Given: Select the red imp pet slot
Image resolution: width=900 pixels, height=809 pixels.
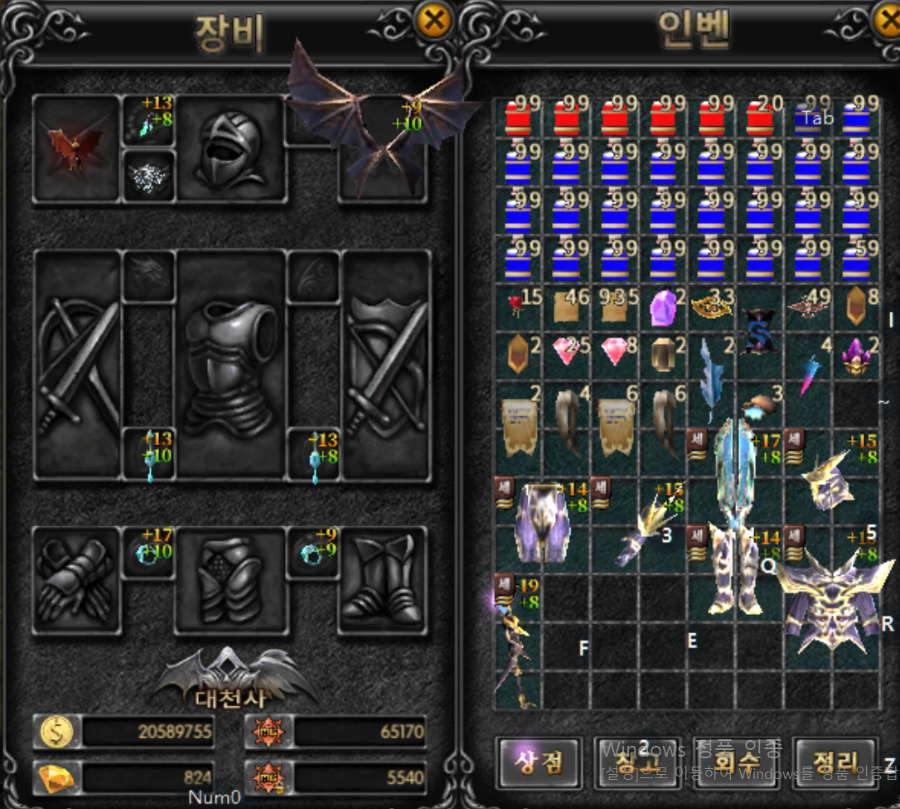Looking at the screenshot, I should 76,150.
